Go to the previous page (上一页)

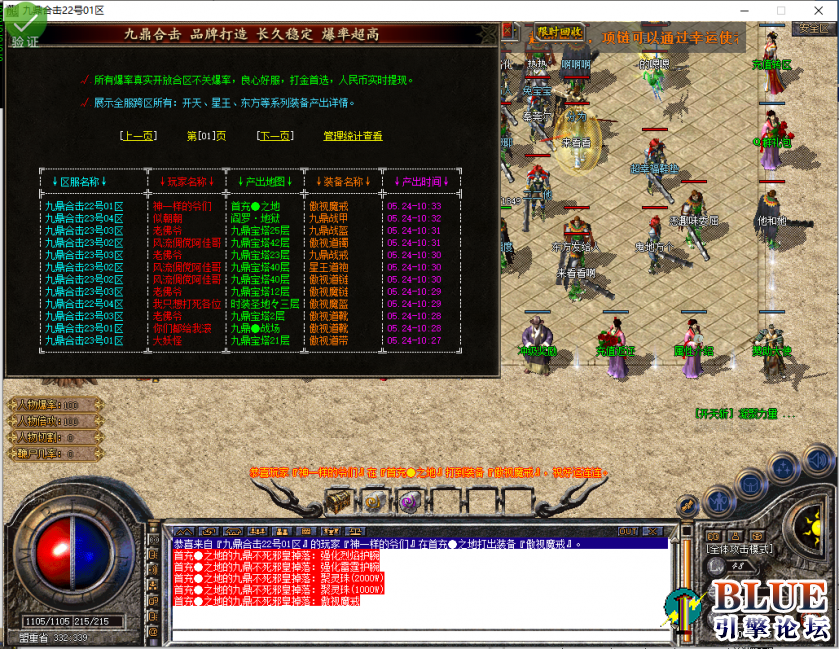pos(137,136)
